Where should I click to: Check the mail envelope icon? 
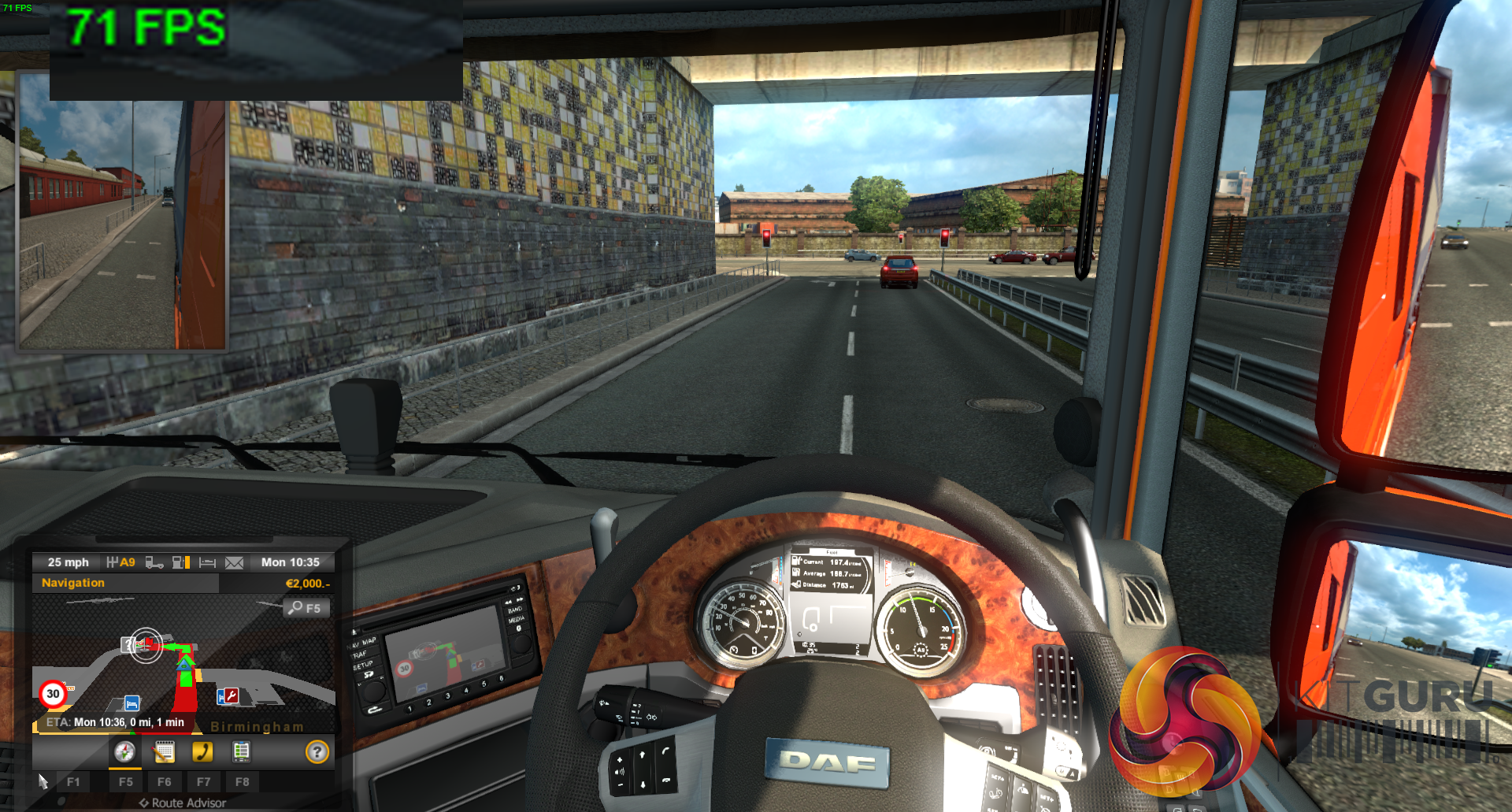tap(234, 562)
